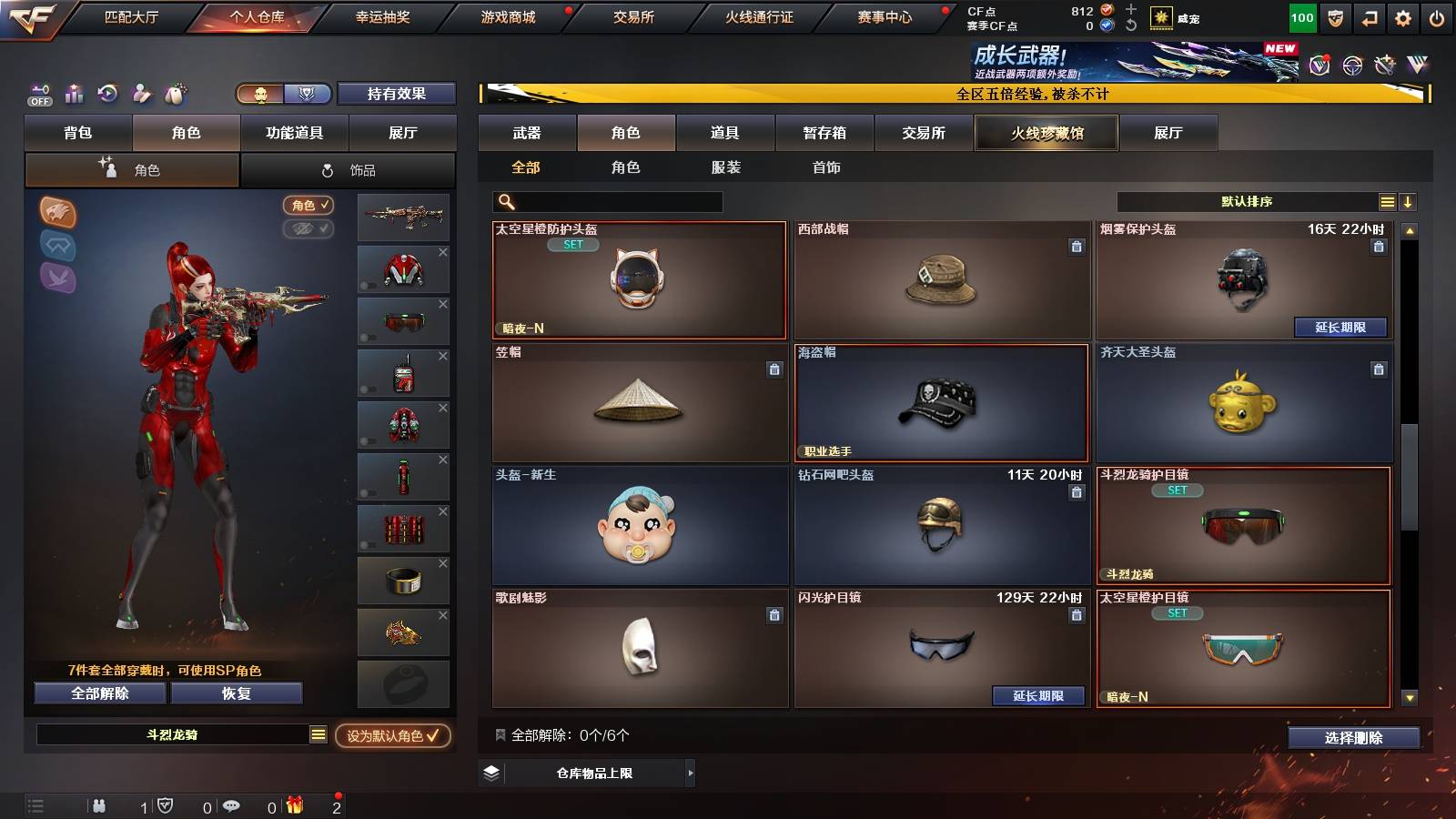Switch the character/rank toggle to rank mode
1456x819 pixels.
coord(308,94)
